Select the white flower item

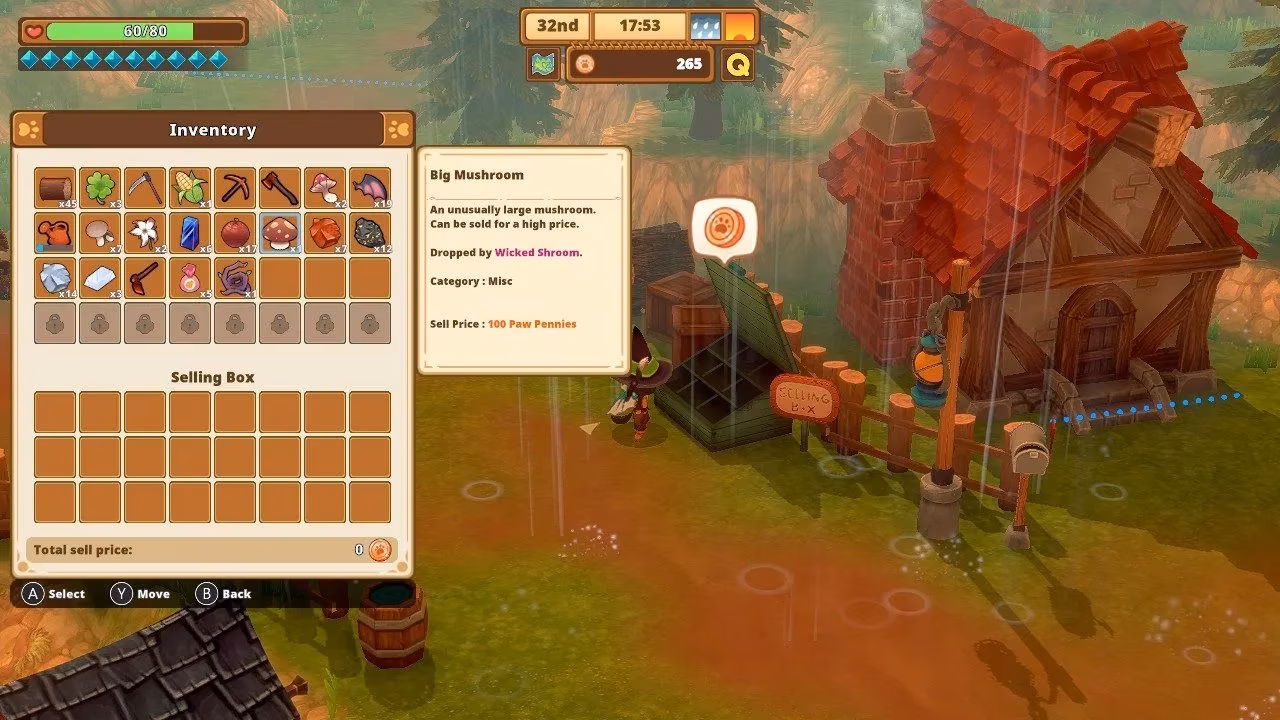click(145, 233)
